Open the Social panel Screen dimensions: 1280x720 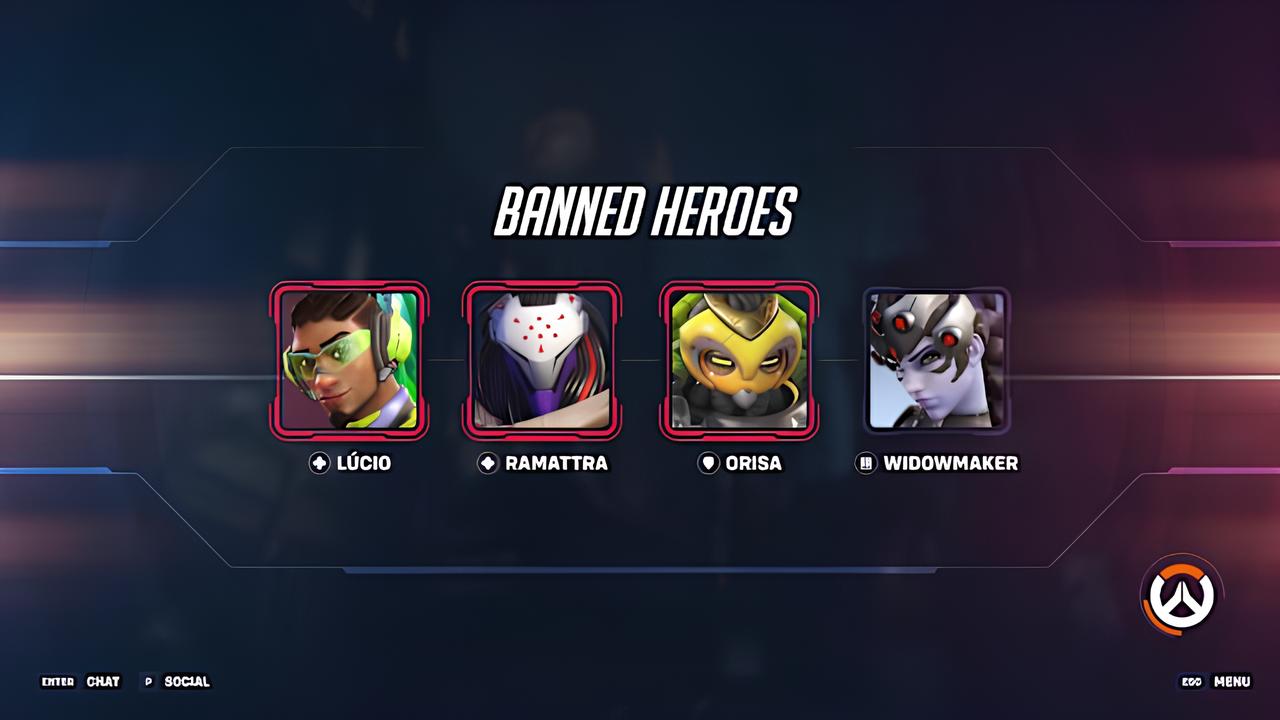[x=186, y=682]
